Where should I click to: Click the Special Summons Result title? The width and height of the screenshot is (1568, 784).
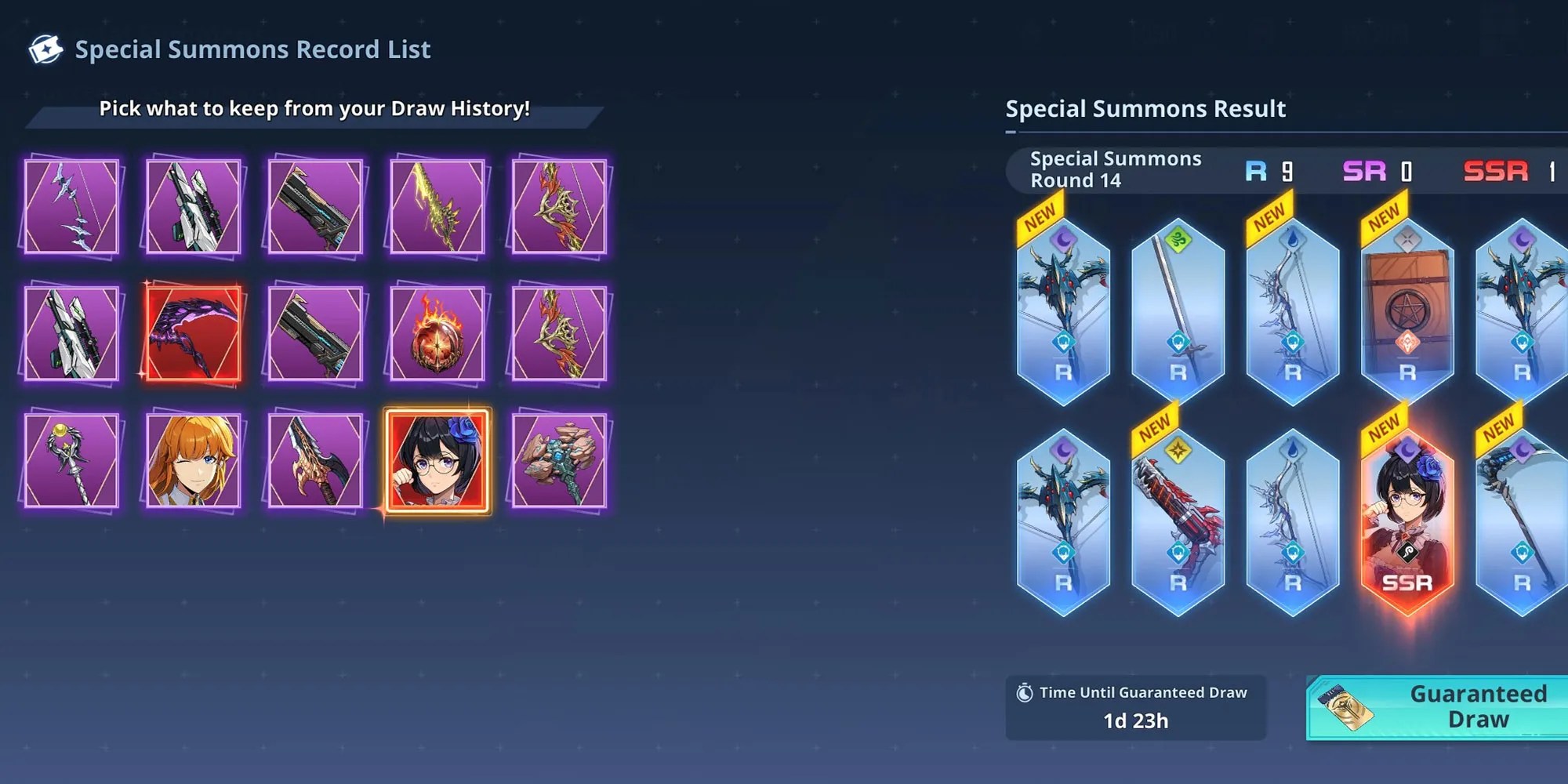(x=1145, y=109)
